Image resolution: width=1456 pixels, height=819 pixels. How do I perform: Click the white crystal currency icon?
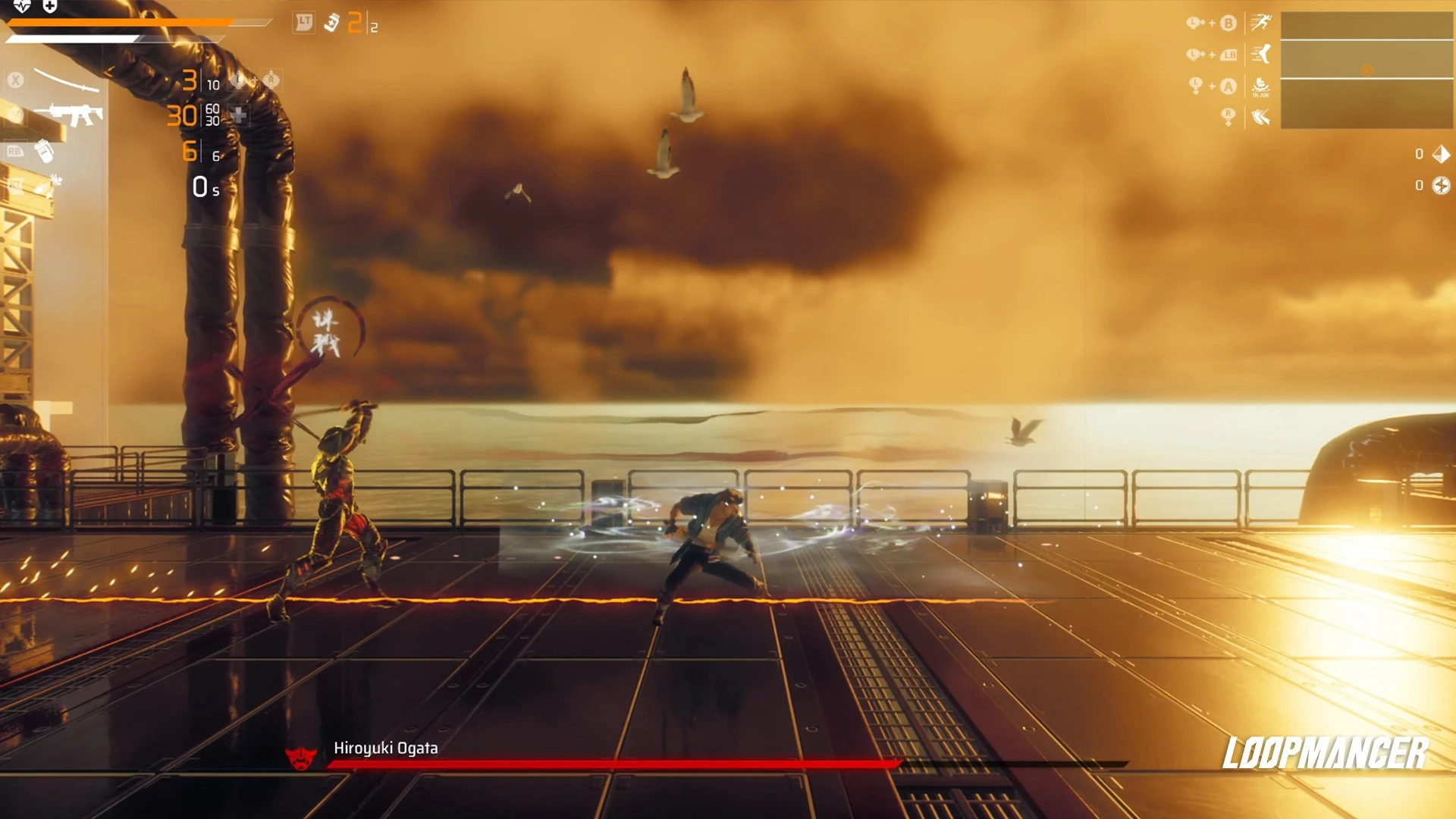(x=1441, y=154)
